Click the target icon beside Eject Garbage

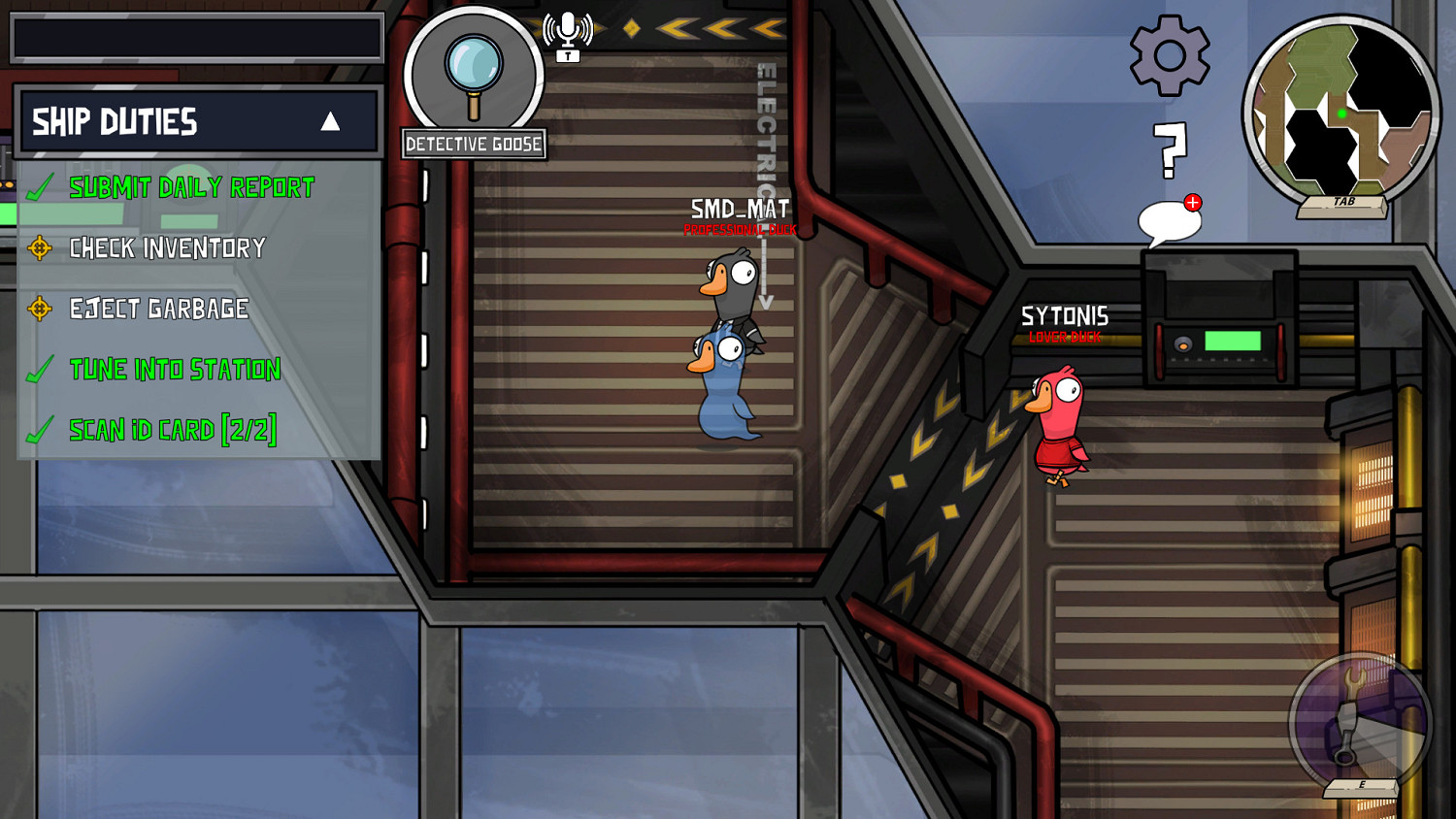click(40, 310)
